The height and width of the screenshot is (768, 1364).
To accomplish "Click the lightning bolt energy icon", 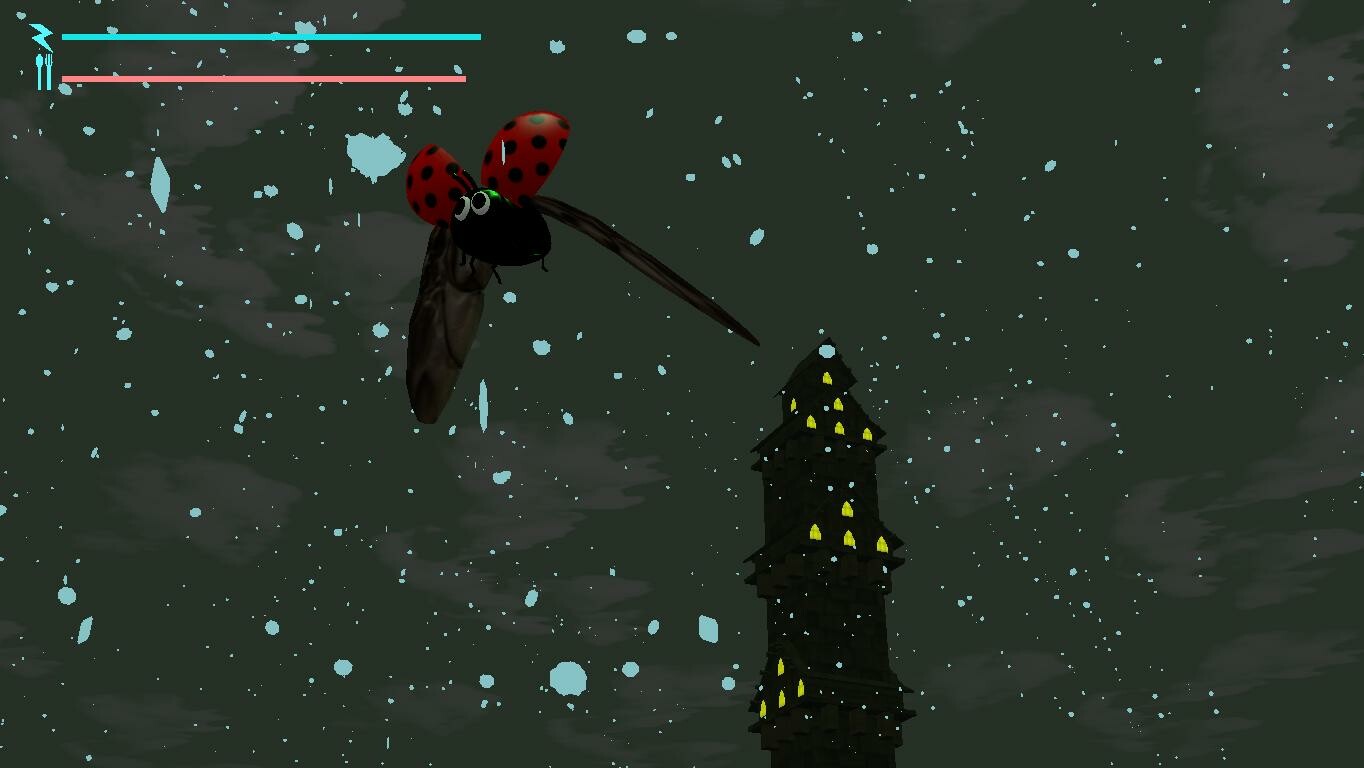I will pos(41,37).
